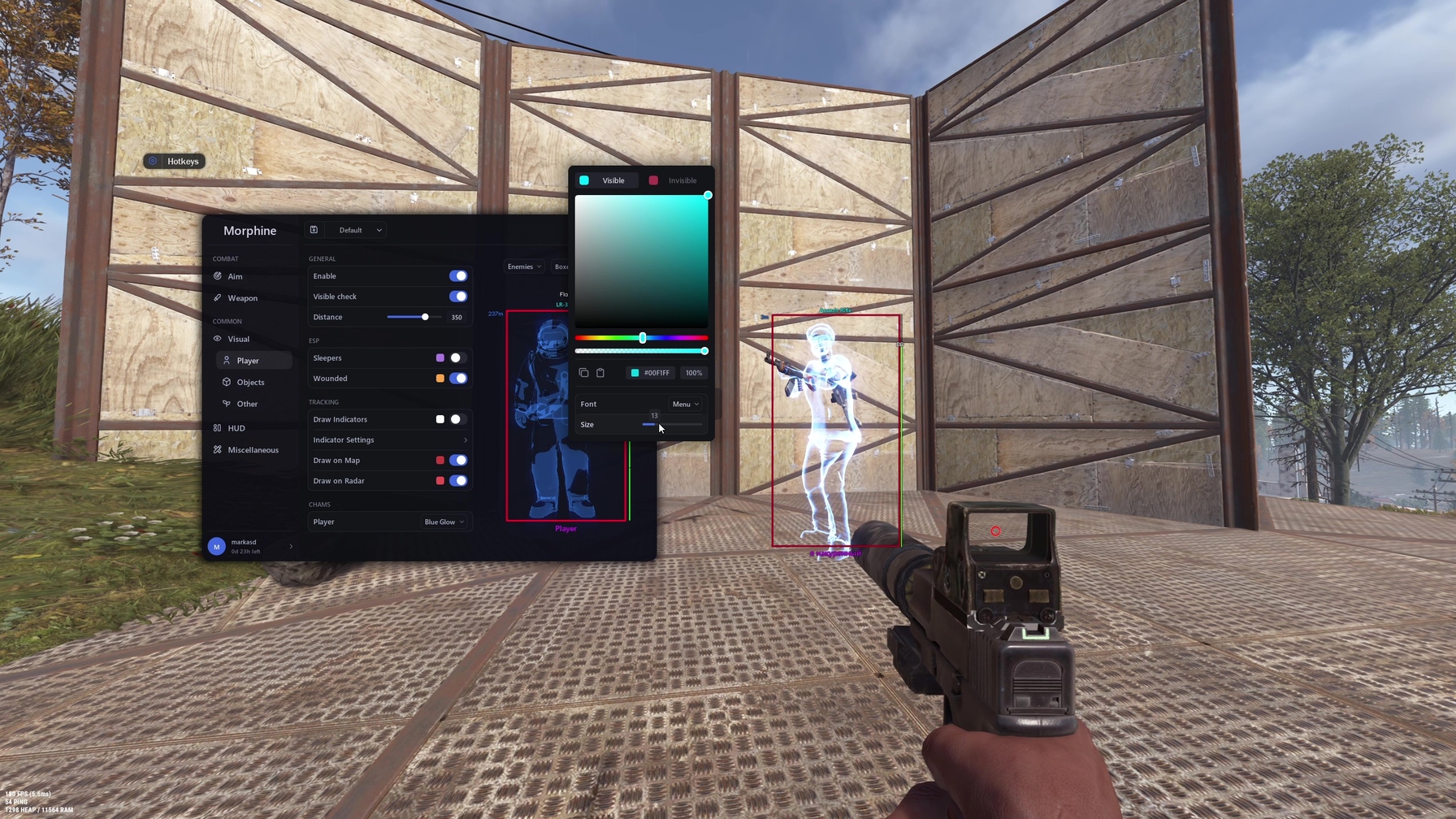The image size is (1456, 819).
Task: Click the save preset disk icon
Action: pos(314,230)
